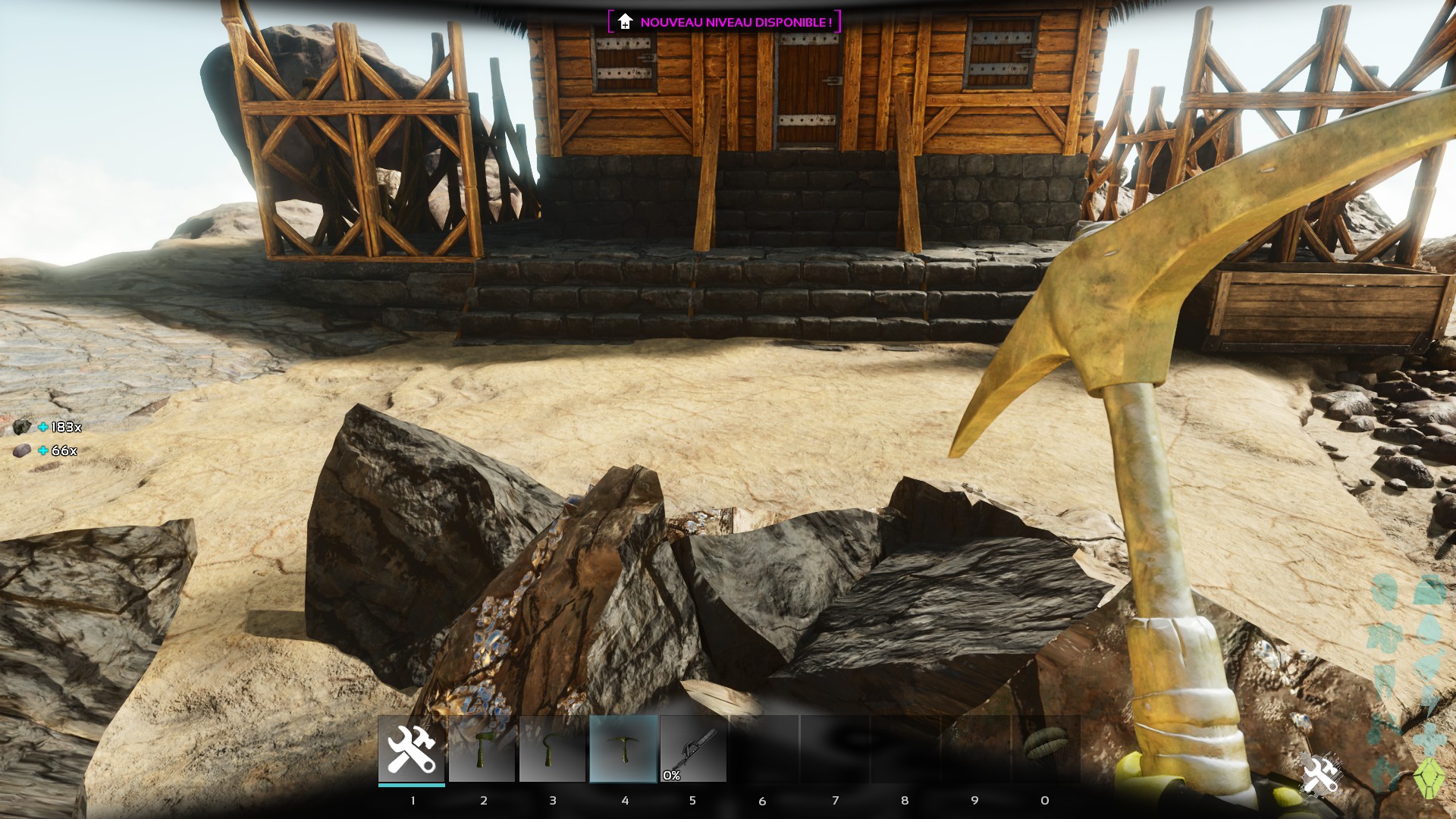The height and width of the screenshot is (819, 1456).
Task: Select the highlighted pickaxe slot
Action: tap(623, 748)
